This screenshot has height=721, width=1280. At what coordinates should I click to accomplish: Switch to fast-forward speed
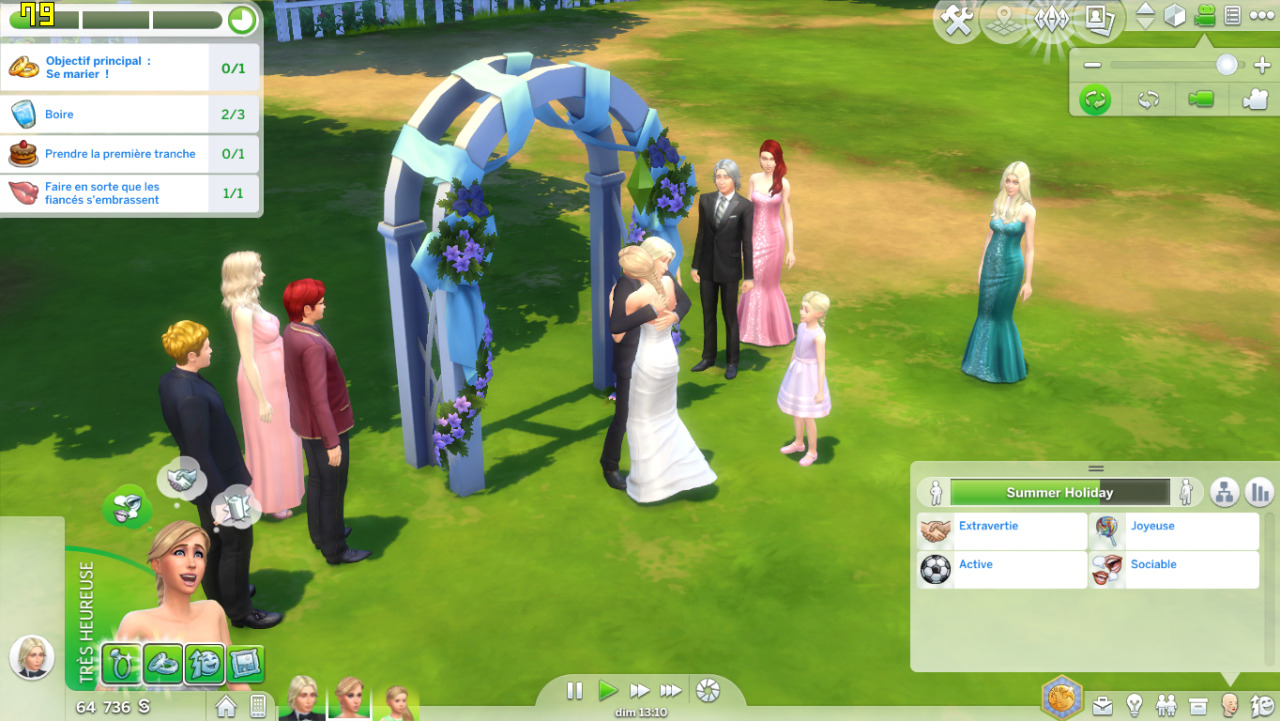click(x=639, y=690)
